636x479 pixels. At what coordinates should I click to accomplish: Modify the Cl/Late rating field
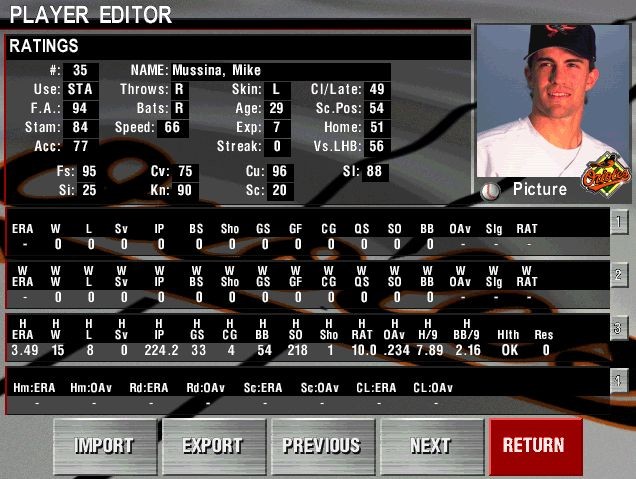coord(376,89)
